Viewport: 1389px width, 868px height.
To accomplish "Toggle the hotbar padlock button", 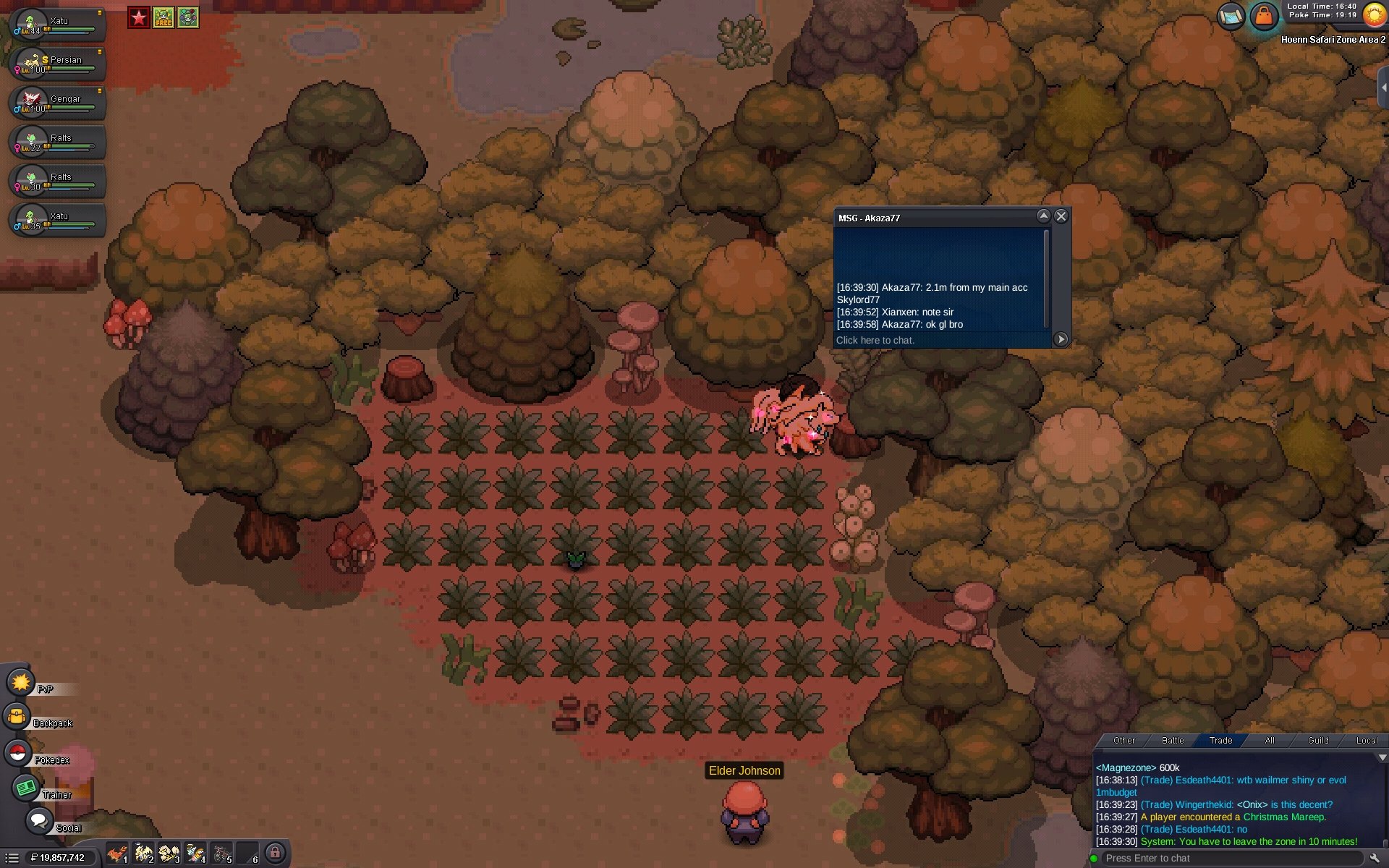I will [x=275, y=854].
